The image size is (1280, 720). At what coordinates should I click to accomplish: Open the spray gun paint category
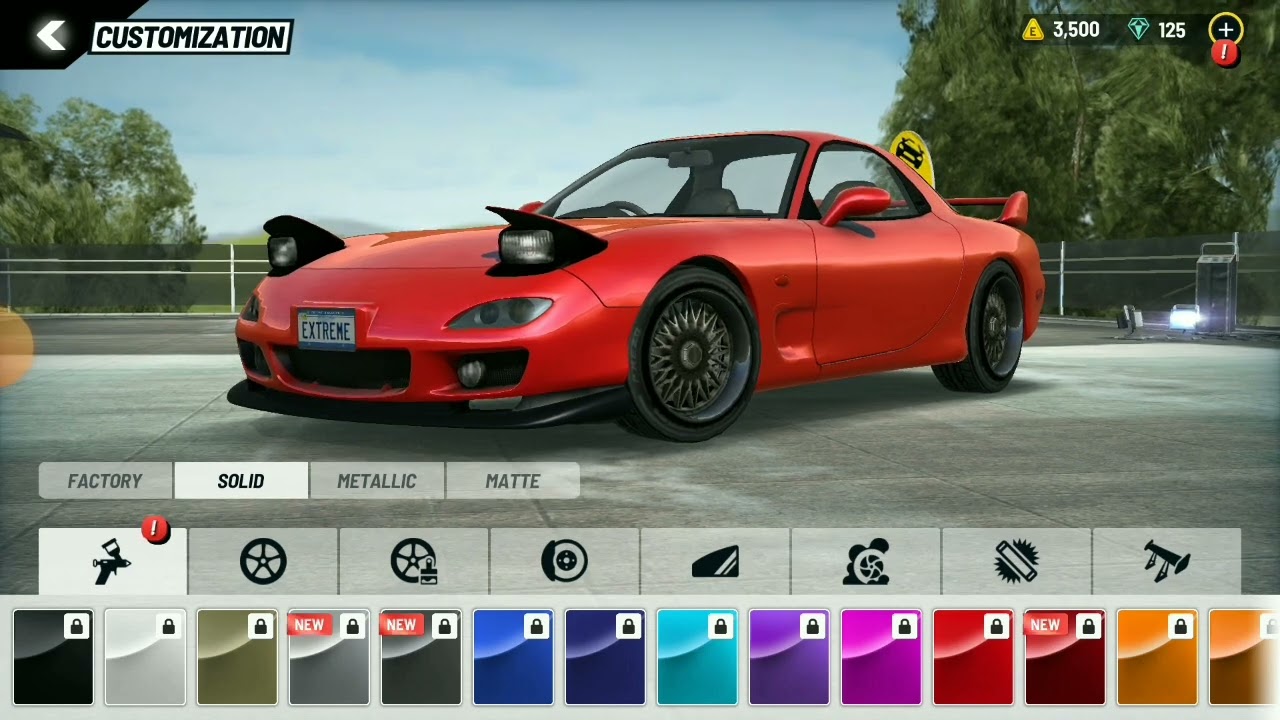[113, 562]
